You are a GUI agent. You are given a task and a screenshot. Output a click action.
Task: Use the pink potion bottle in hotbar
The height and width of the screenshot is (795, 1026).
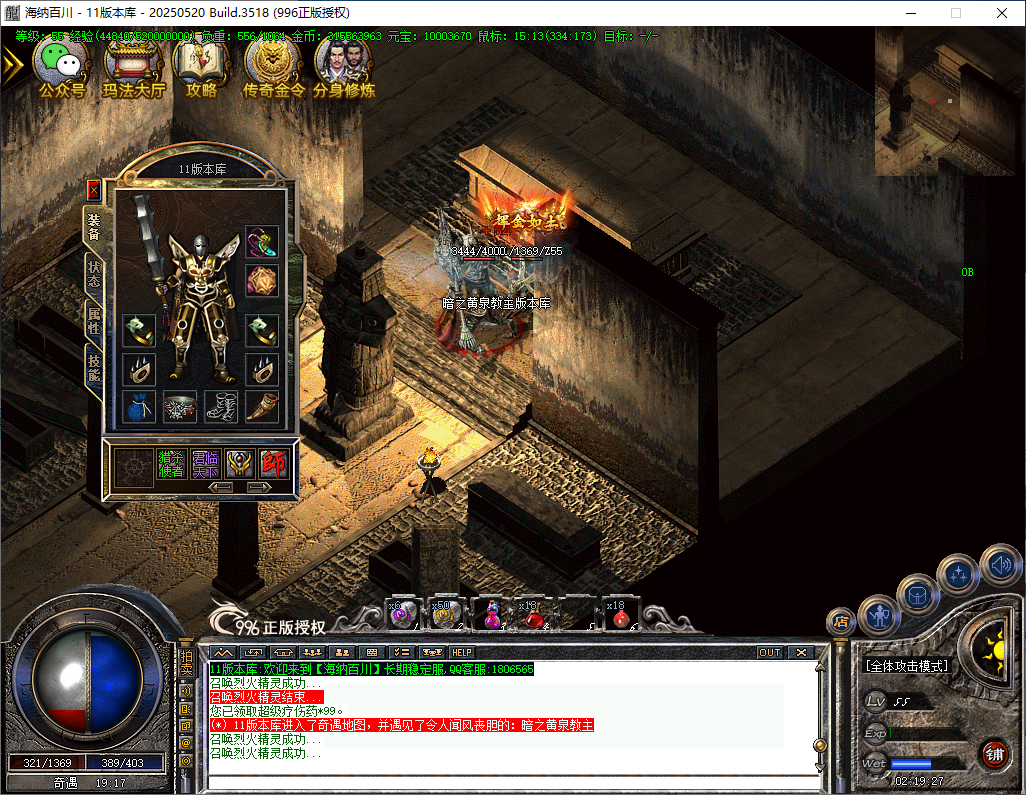(491, 613)
